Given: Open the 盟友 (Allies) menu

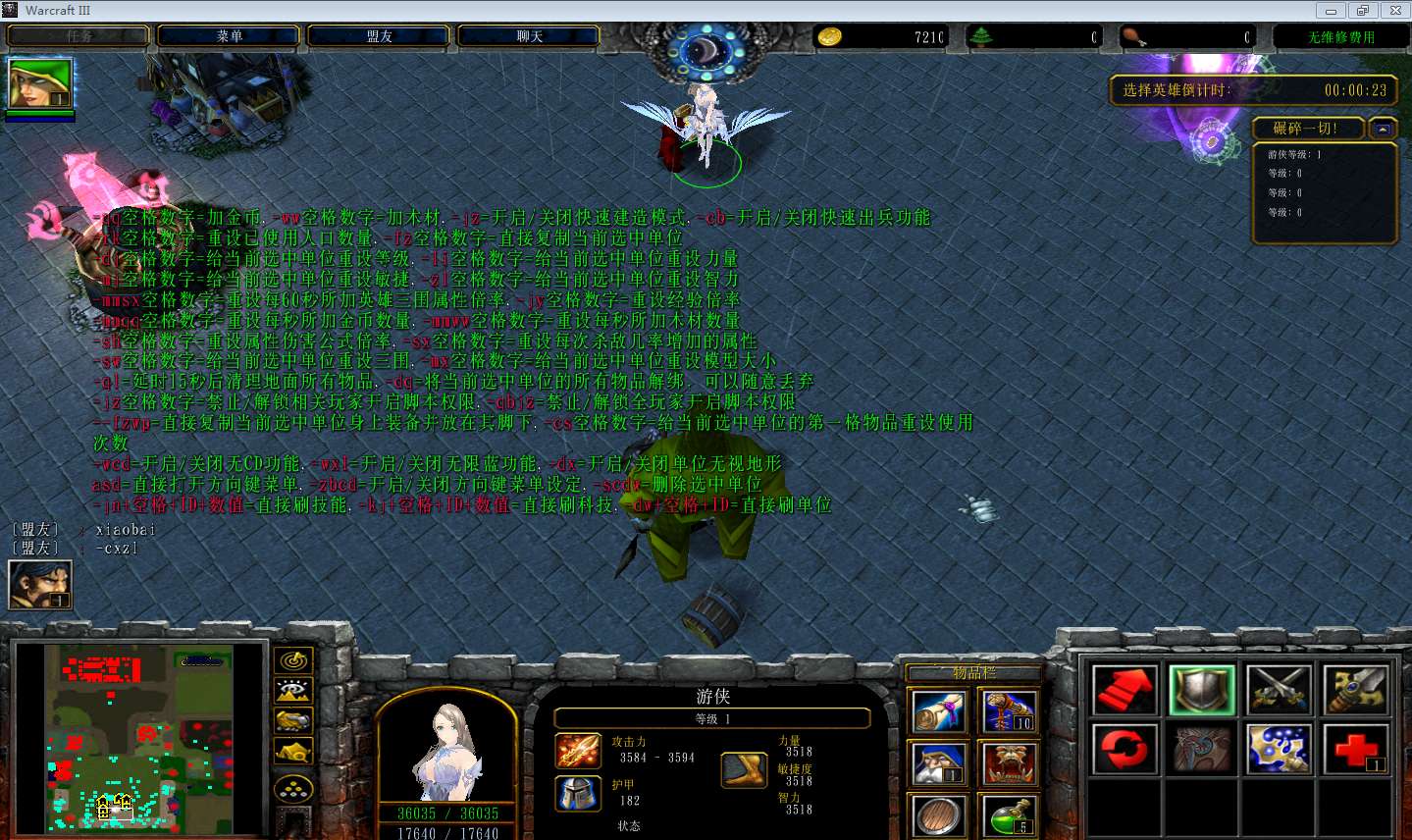Looking at the screenshot, I should 379,36.
